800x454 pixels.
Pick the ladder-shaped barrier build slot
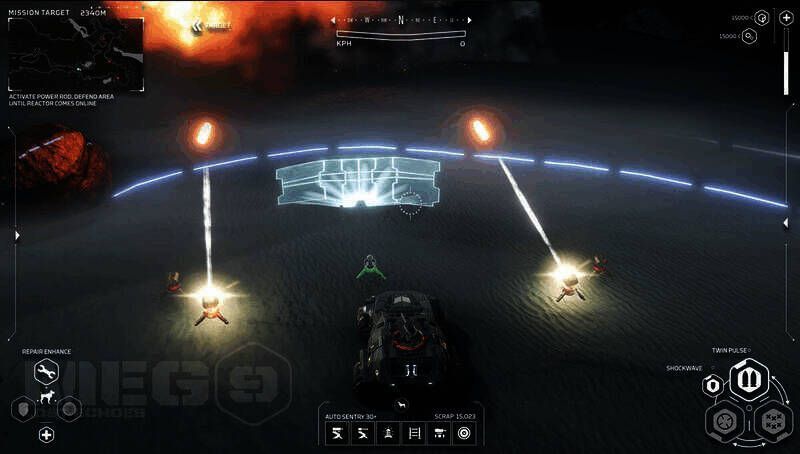tap(412, 433)
